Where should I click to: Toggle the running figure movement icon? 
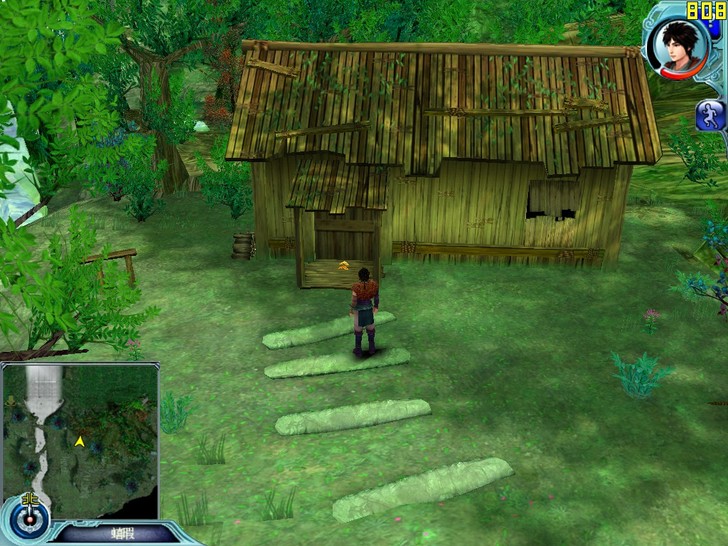coord(710,114)
